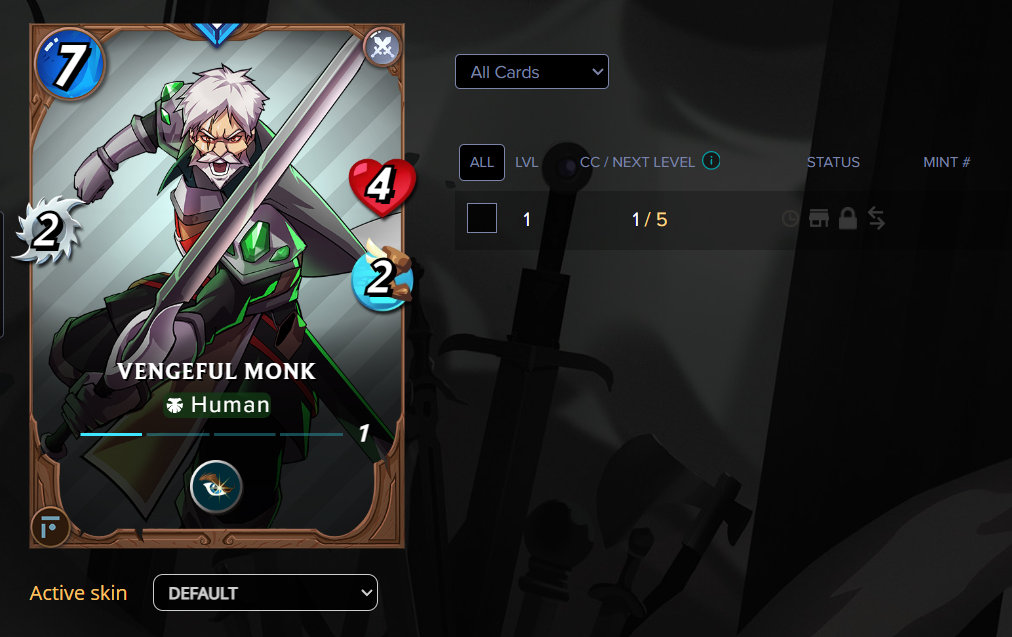Inspect the eye ability icon on the card
This screenshot has width=1012, height=637.
tap(216, 487)
